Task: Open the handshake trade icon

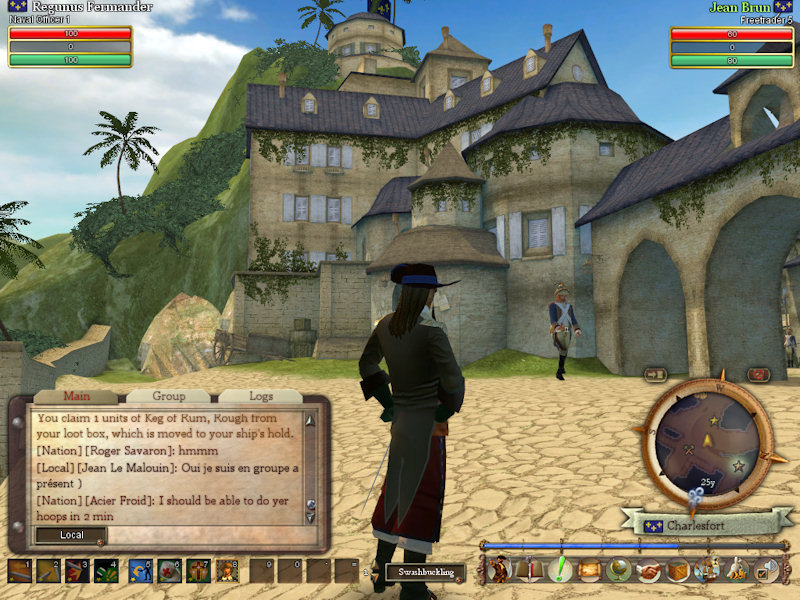Action: (648, 570)
